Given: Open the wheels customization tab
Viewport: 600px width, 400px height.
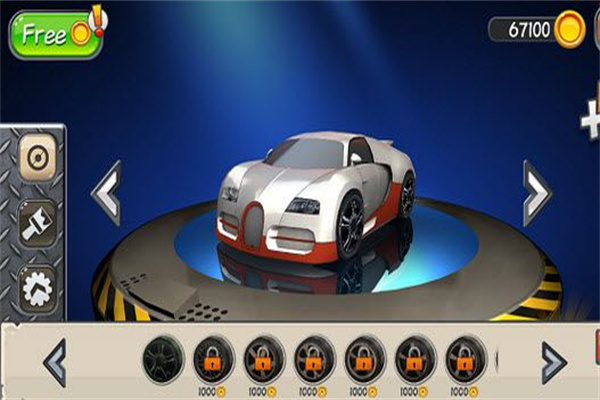Looking at the screenshot, I should coord(37,162).
